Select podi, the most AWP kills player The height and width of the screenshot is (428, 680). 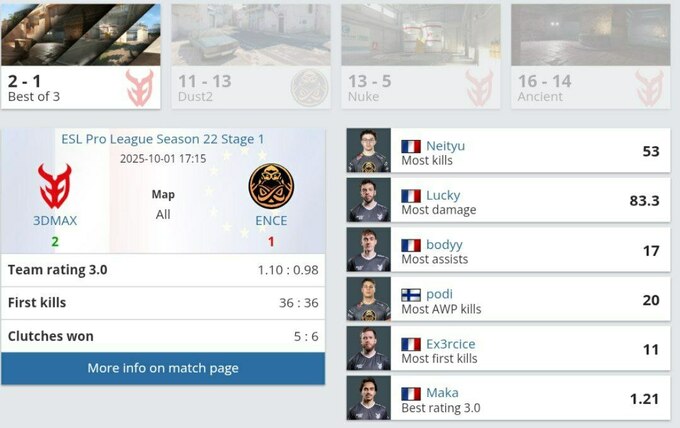point(439,294)
